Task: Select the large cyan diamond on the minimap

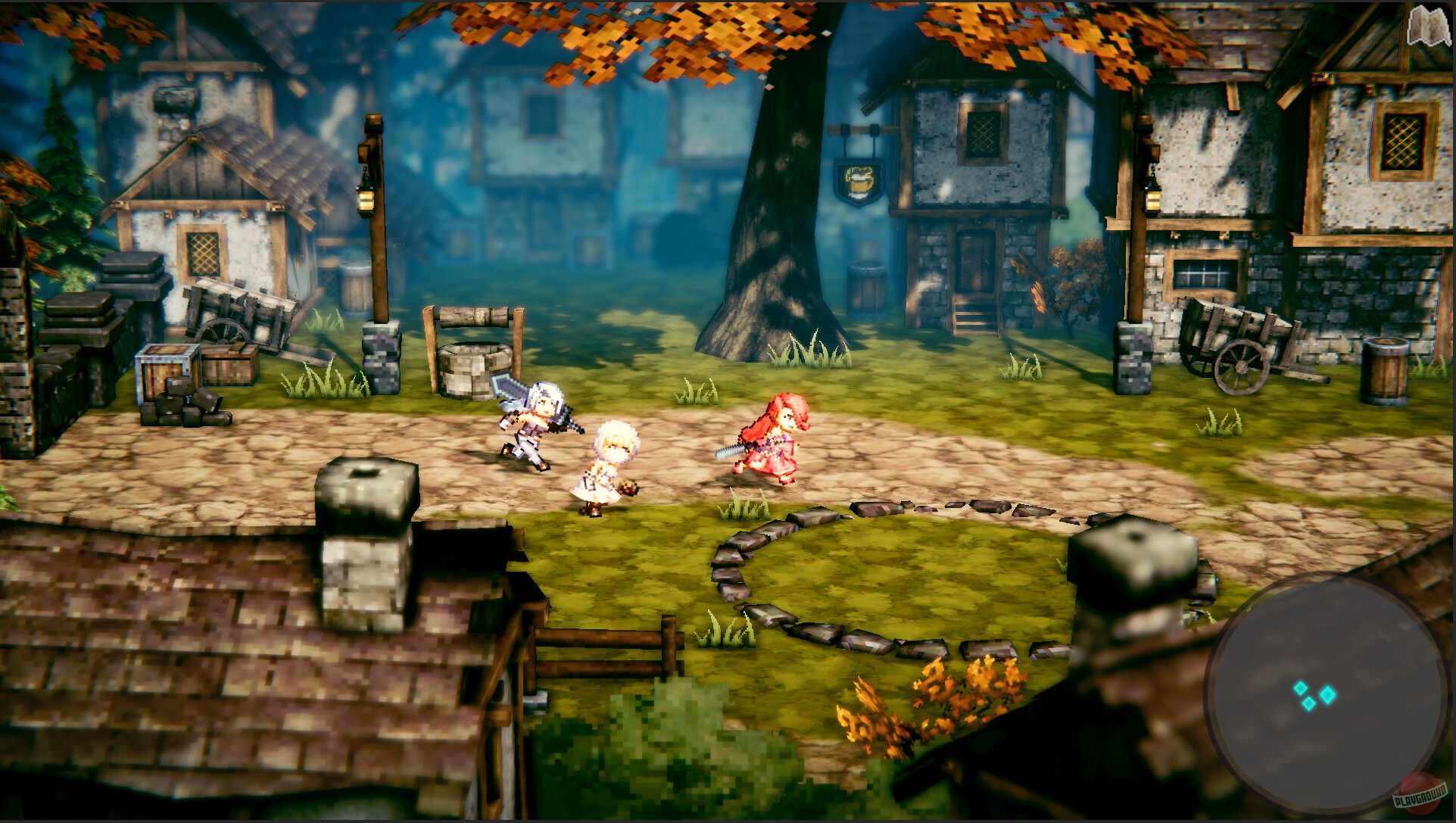Action: pos(1327,695)
